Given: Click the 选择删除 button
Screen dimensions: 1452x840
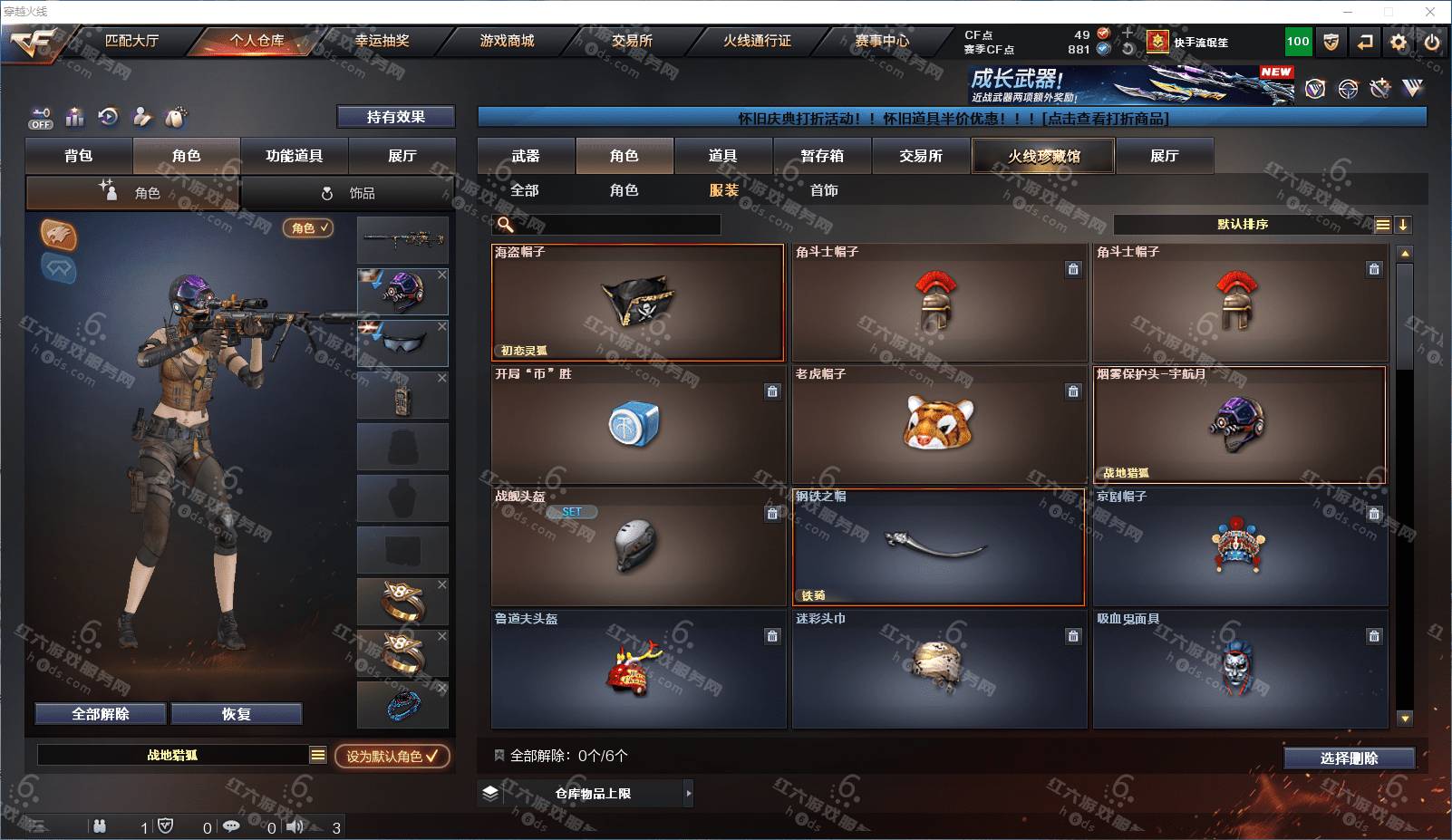Looking at the screenshot, I should pyautogui.click(x=1349, y=758).
